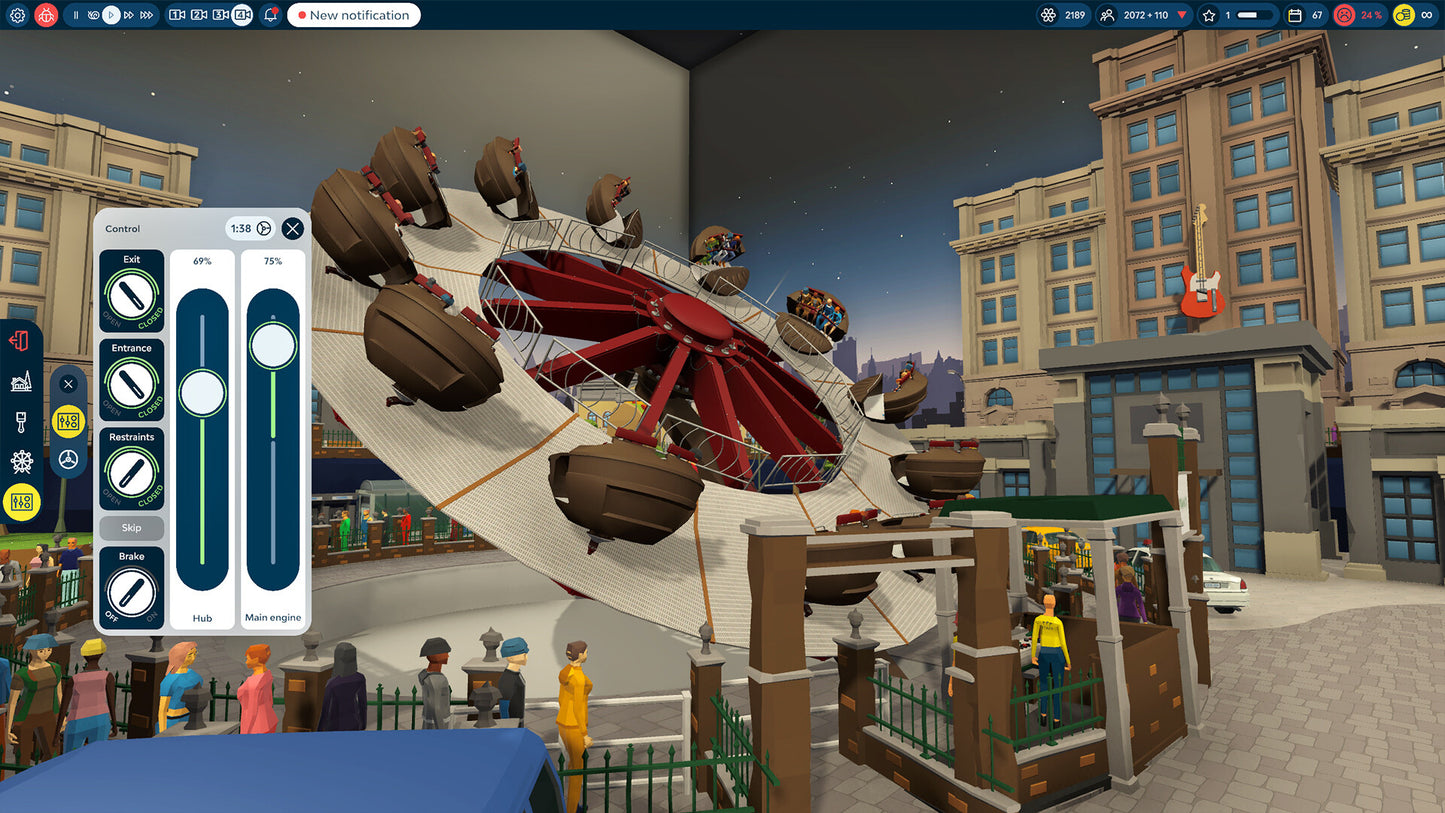Turn the Brake knob on

point(132,593)
